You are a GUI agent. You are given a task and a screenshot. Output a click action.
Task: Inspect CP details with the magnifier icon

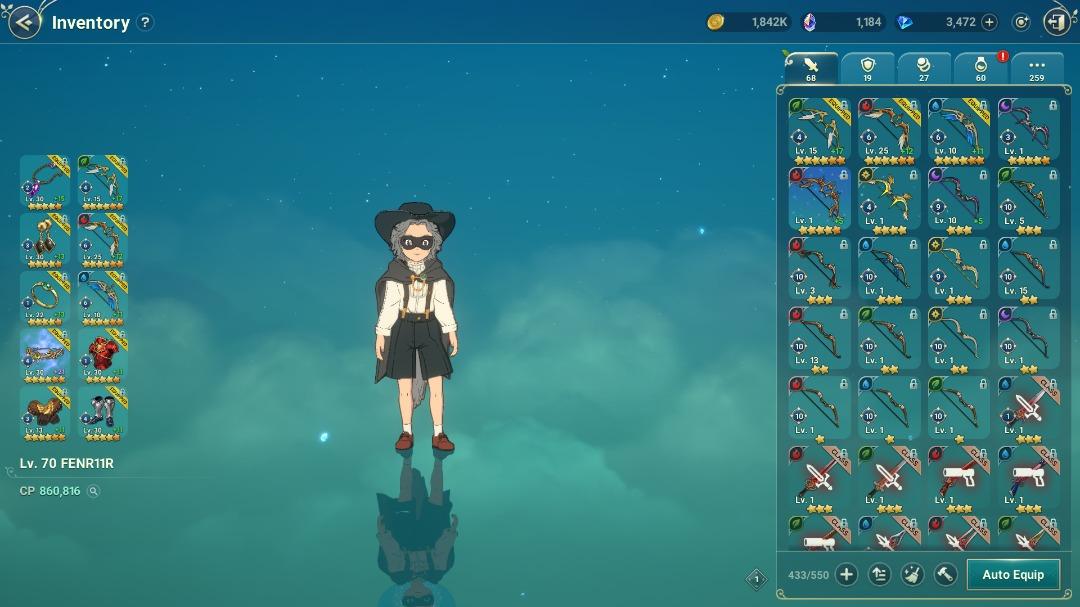[x=93, y=491]
